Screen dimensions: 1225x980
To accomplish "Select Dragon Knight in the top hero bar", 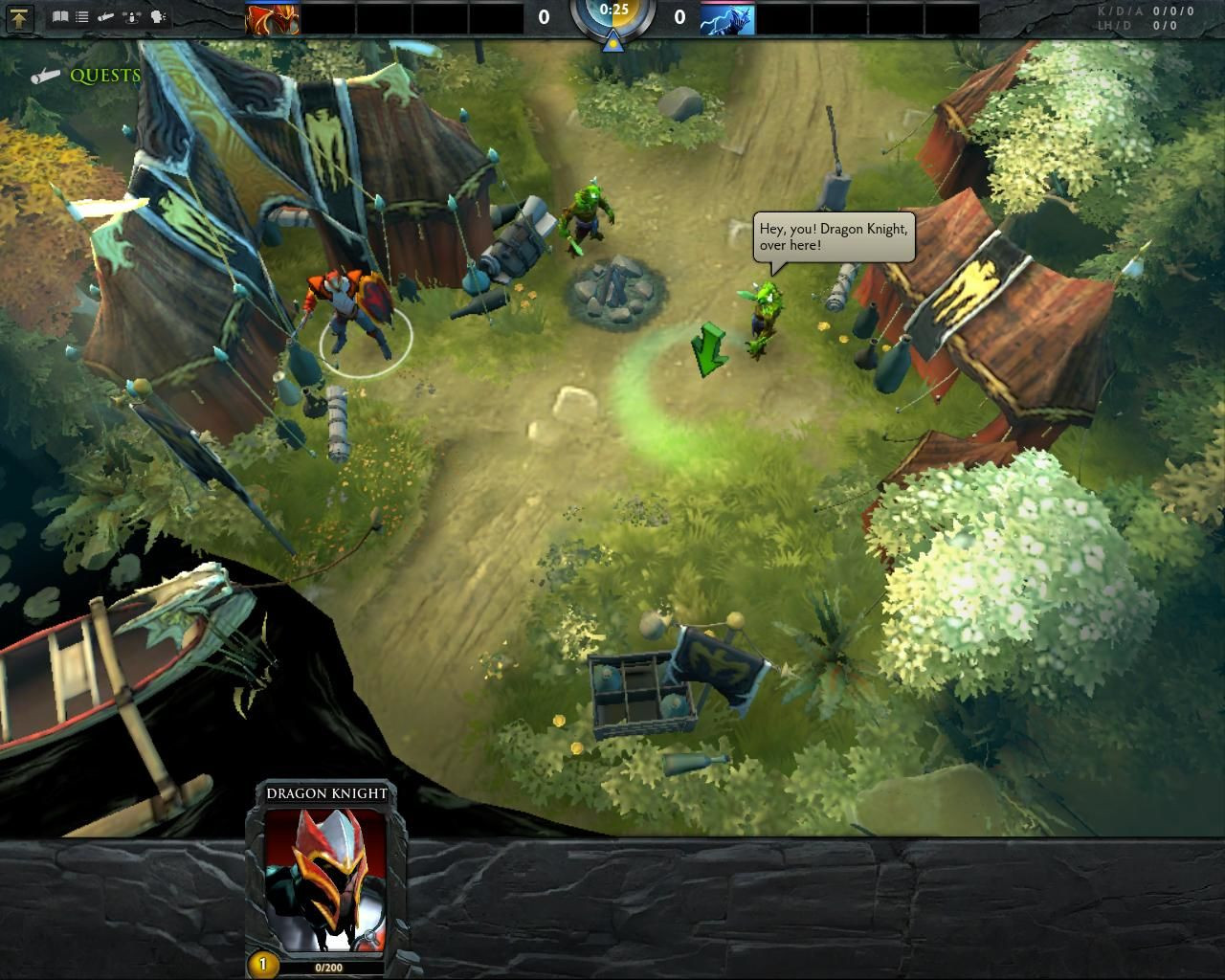I will click(273, 18).
